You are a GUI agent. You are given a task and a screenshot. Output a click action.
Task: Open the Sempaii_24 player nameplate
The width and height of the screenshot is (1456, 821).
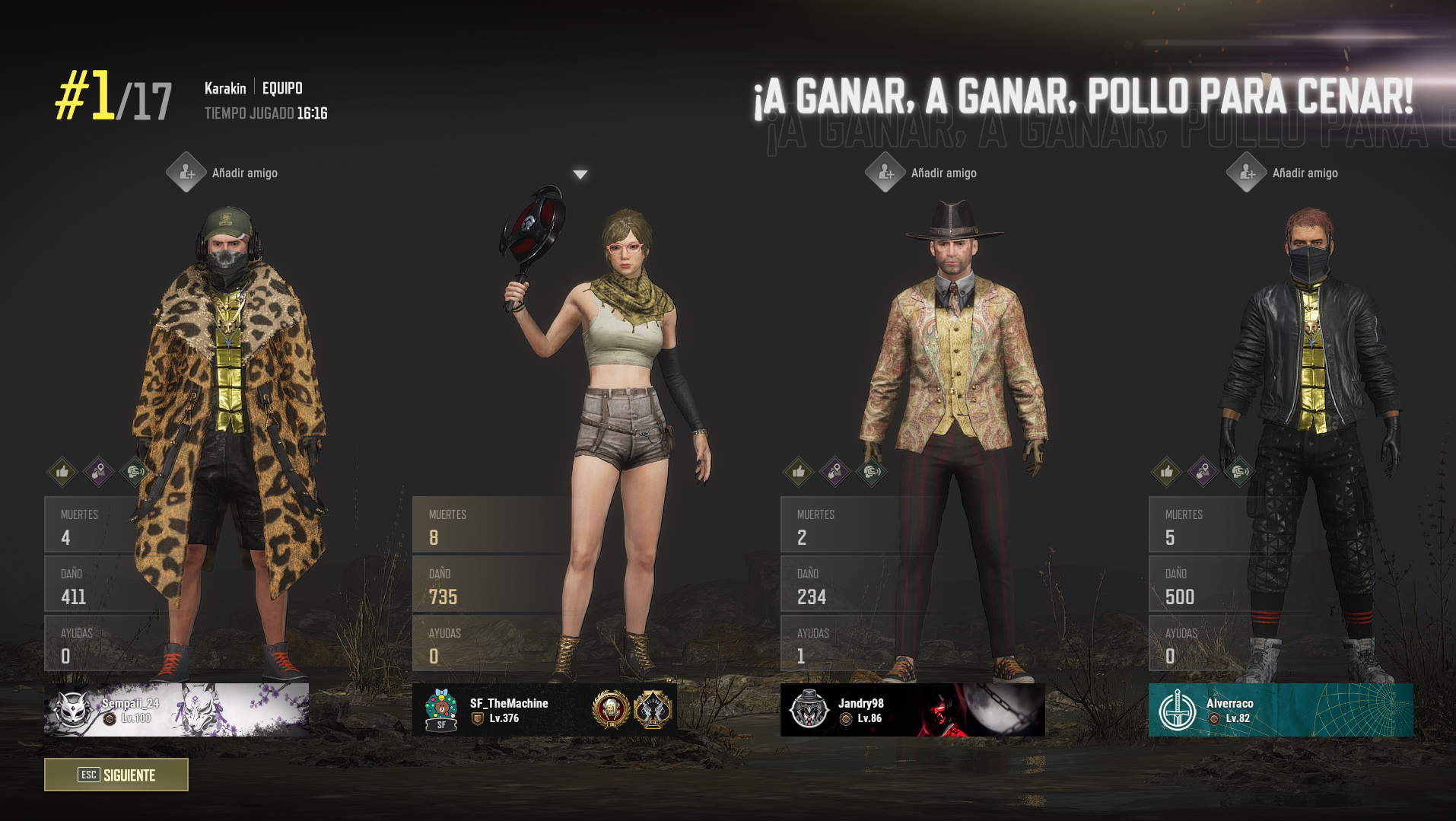(x=176, y=710)
